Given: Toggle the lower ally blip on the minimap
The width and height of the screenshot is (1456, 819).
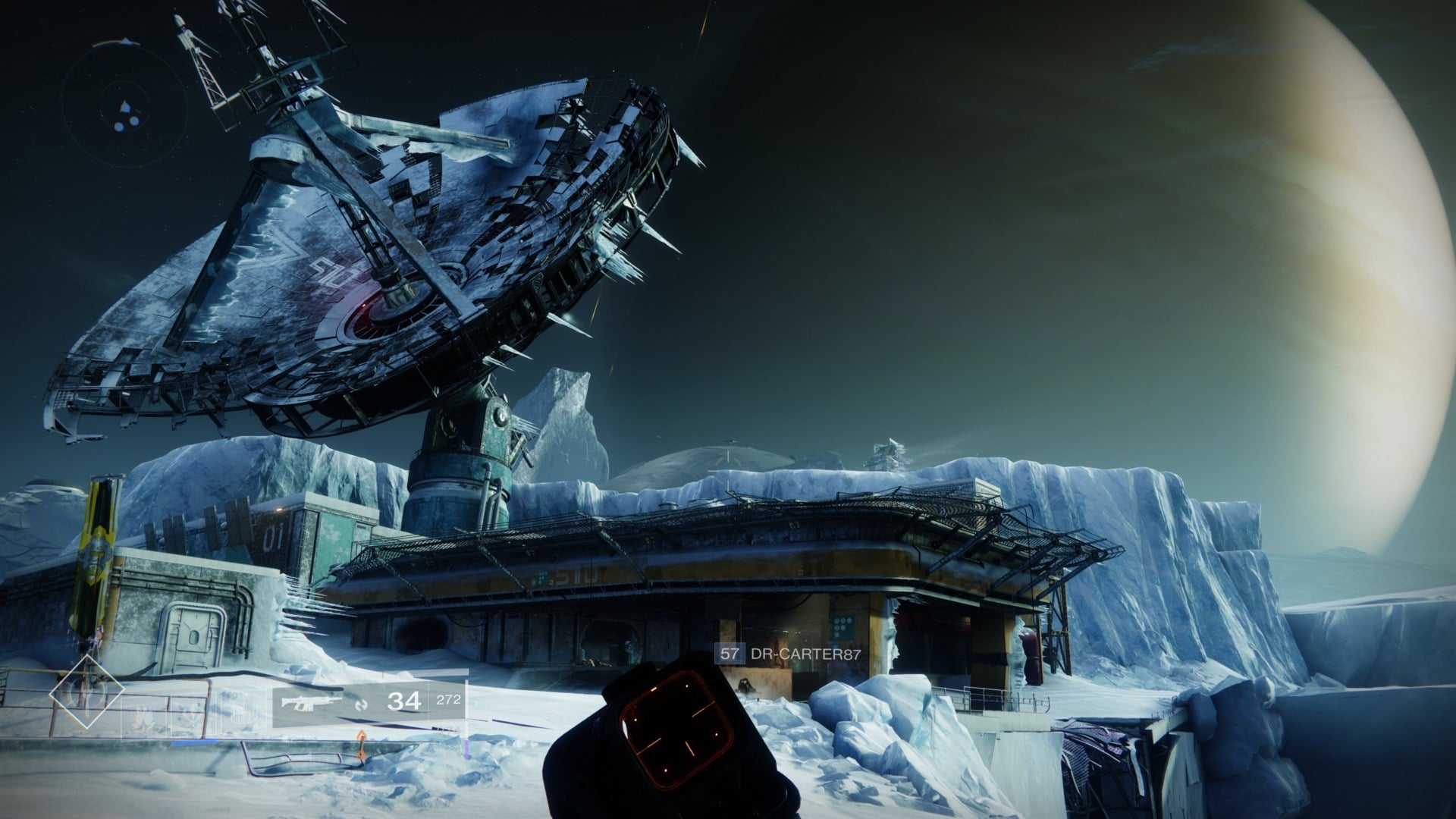Looking at the screenshot, I should (x=119, y=127).
